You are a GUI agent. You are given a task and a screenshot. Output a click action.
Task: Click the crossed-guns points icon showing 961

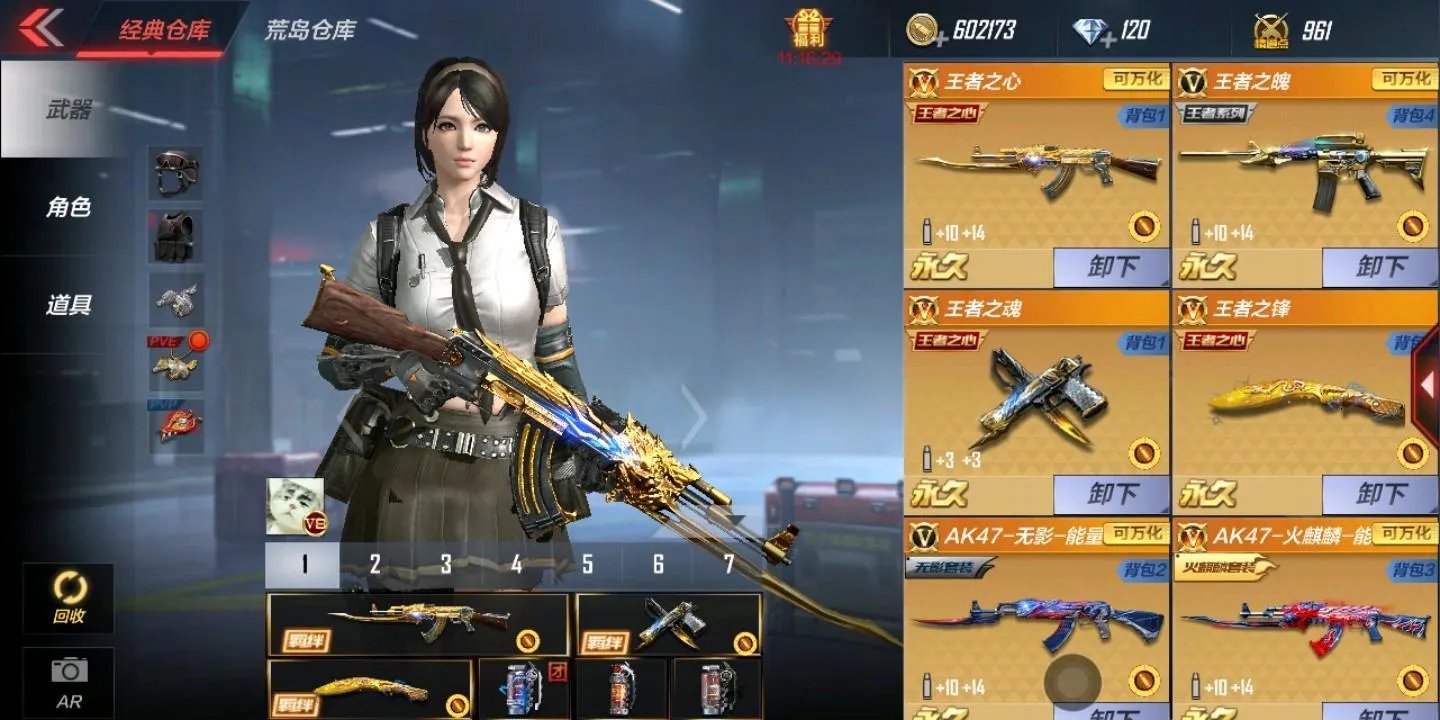click(1270, 28)
